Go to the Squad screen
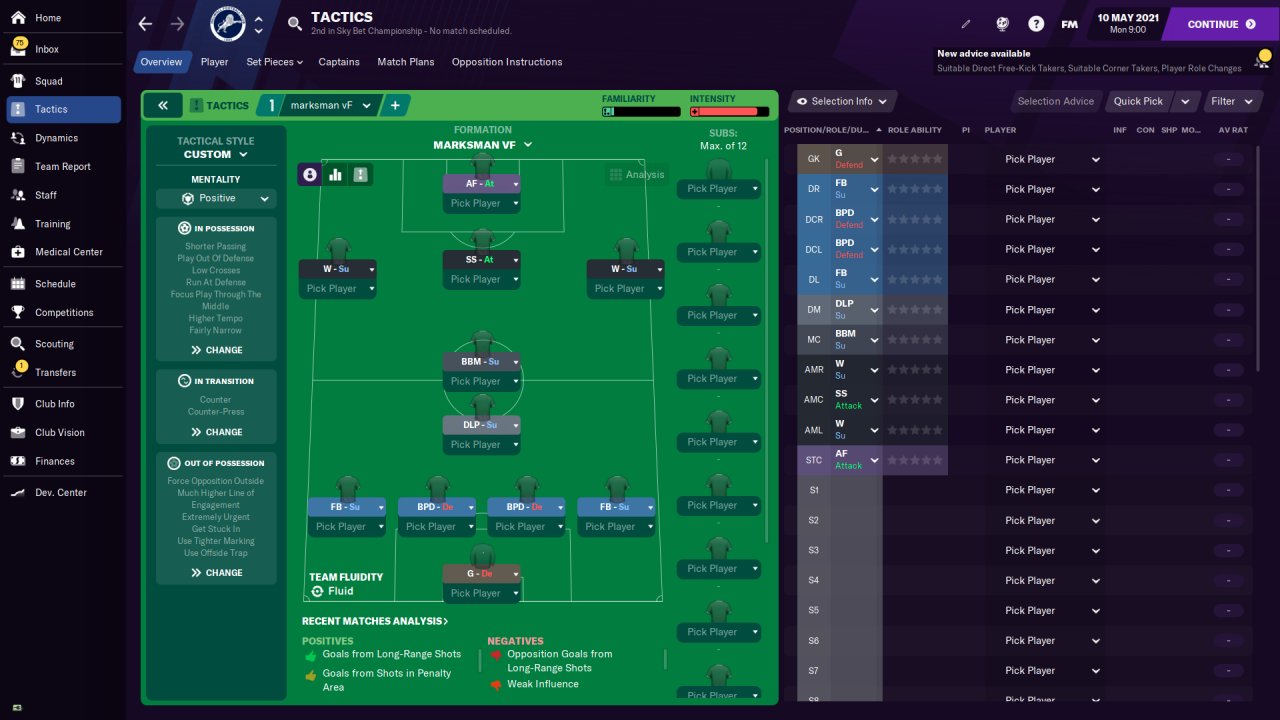The image size is (1280, 720). point(48,81)
